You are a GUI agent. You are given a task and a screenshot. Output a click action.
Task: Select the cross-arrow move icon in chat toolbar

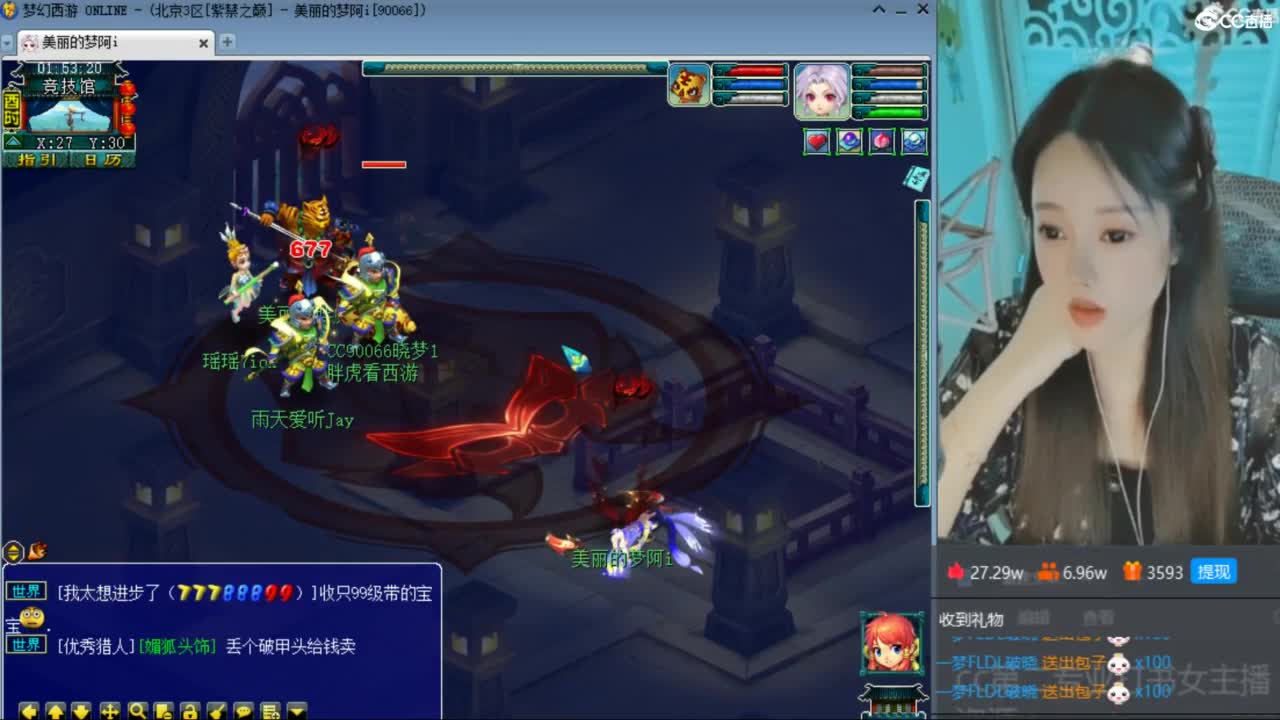(x=110, y=710)
